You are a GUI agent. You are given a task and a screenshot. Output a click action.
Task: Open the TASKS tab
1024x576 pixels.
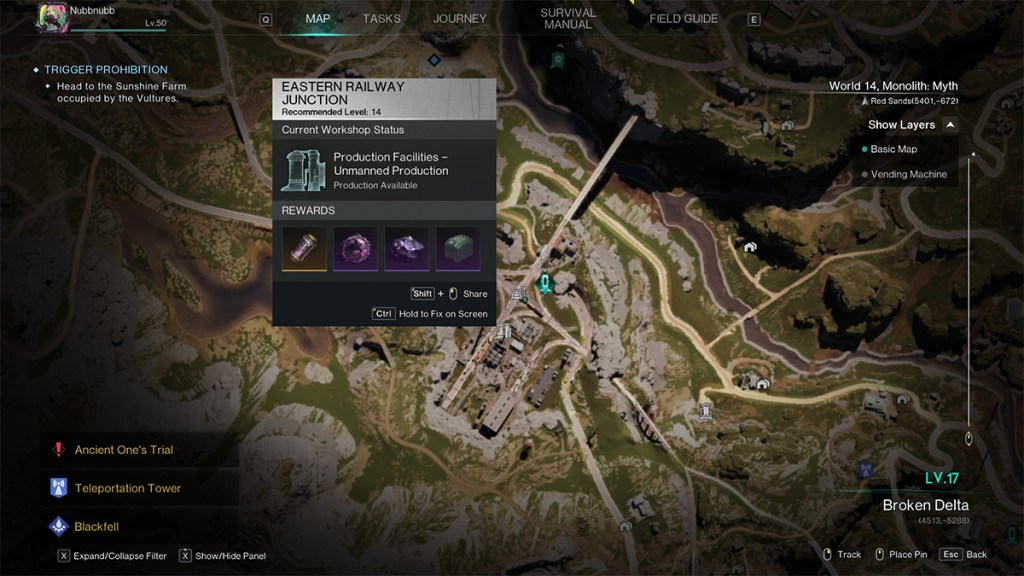(x=381, y=19)
